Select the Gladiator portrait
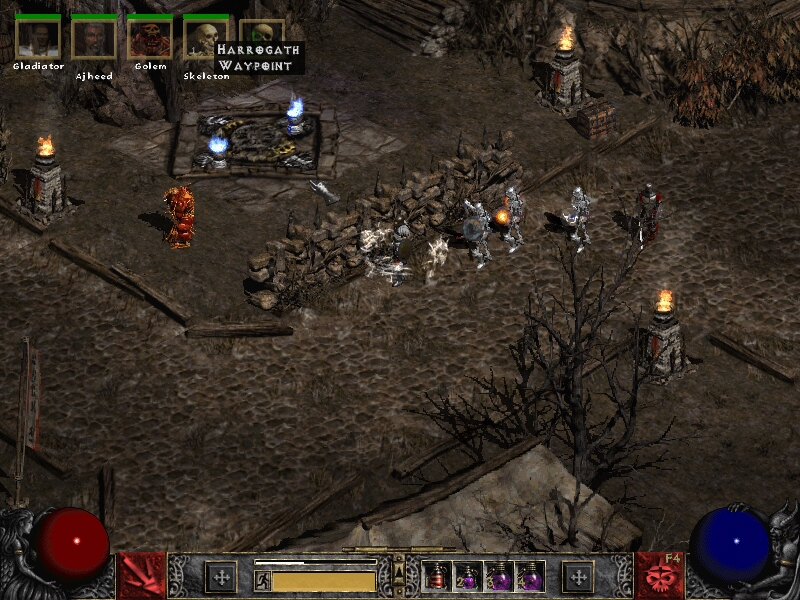 38,39
